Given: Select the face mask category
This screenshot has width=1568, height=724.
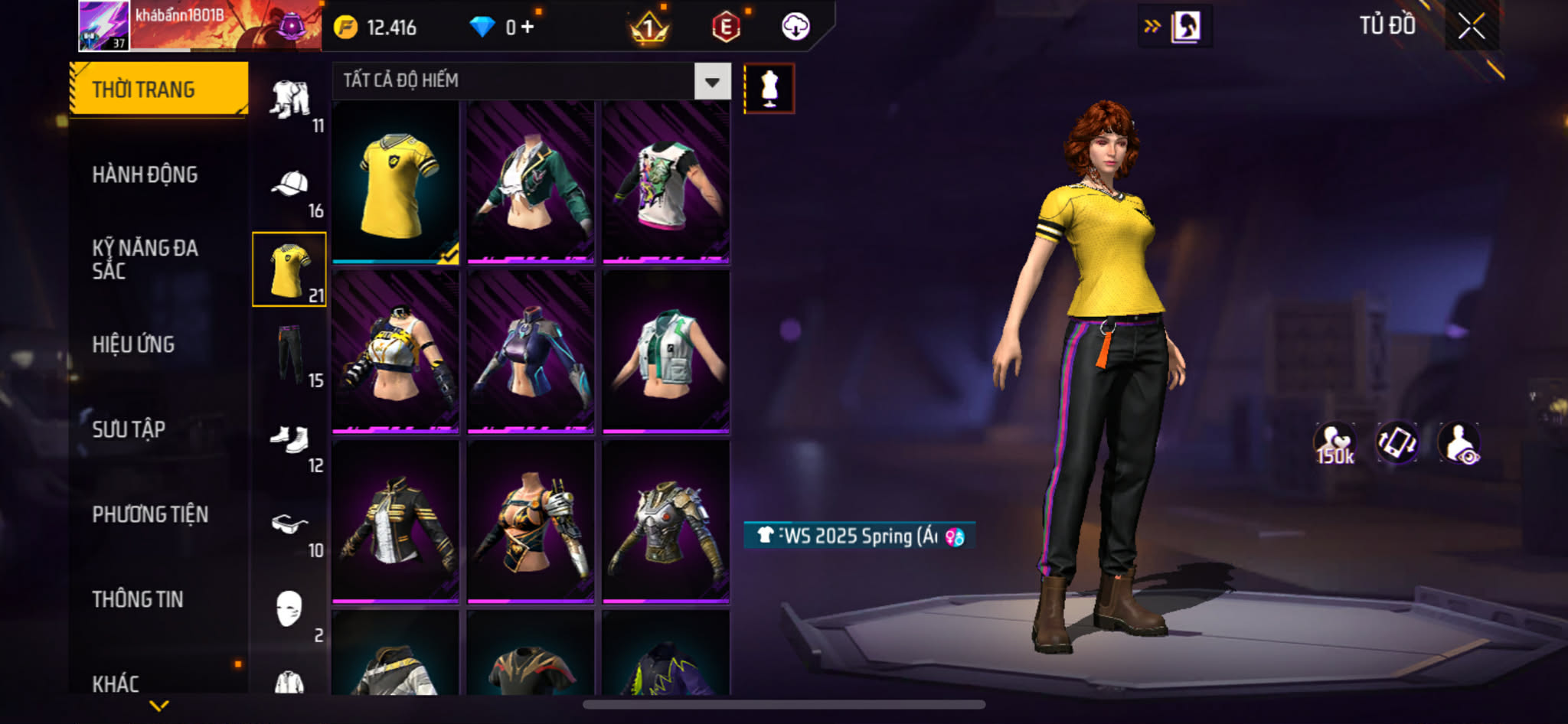Looking at the screenshot, I should pos(291,610).
